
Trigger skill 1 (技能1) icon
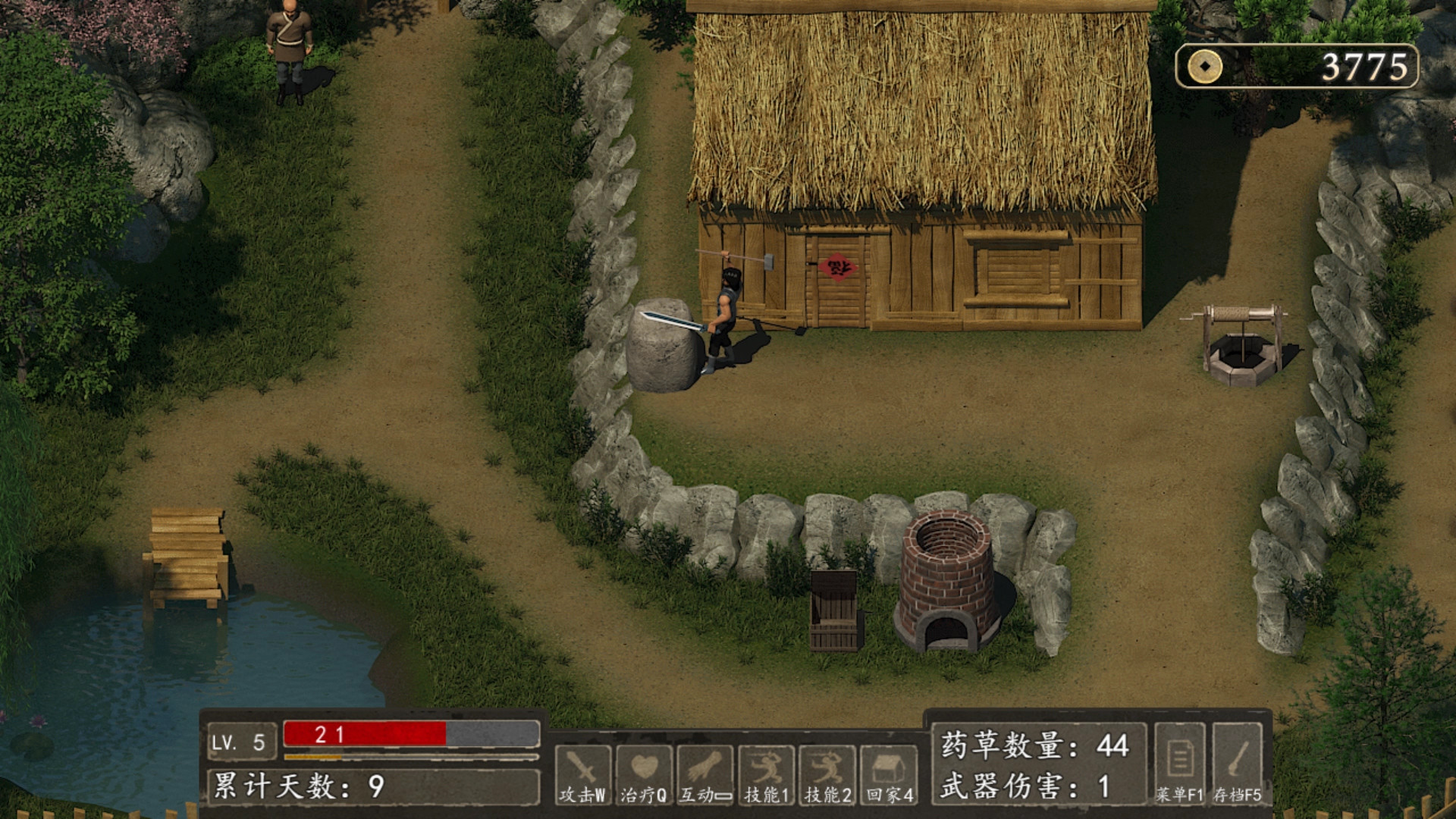coord(767,773)
